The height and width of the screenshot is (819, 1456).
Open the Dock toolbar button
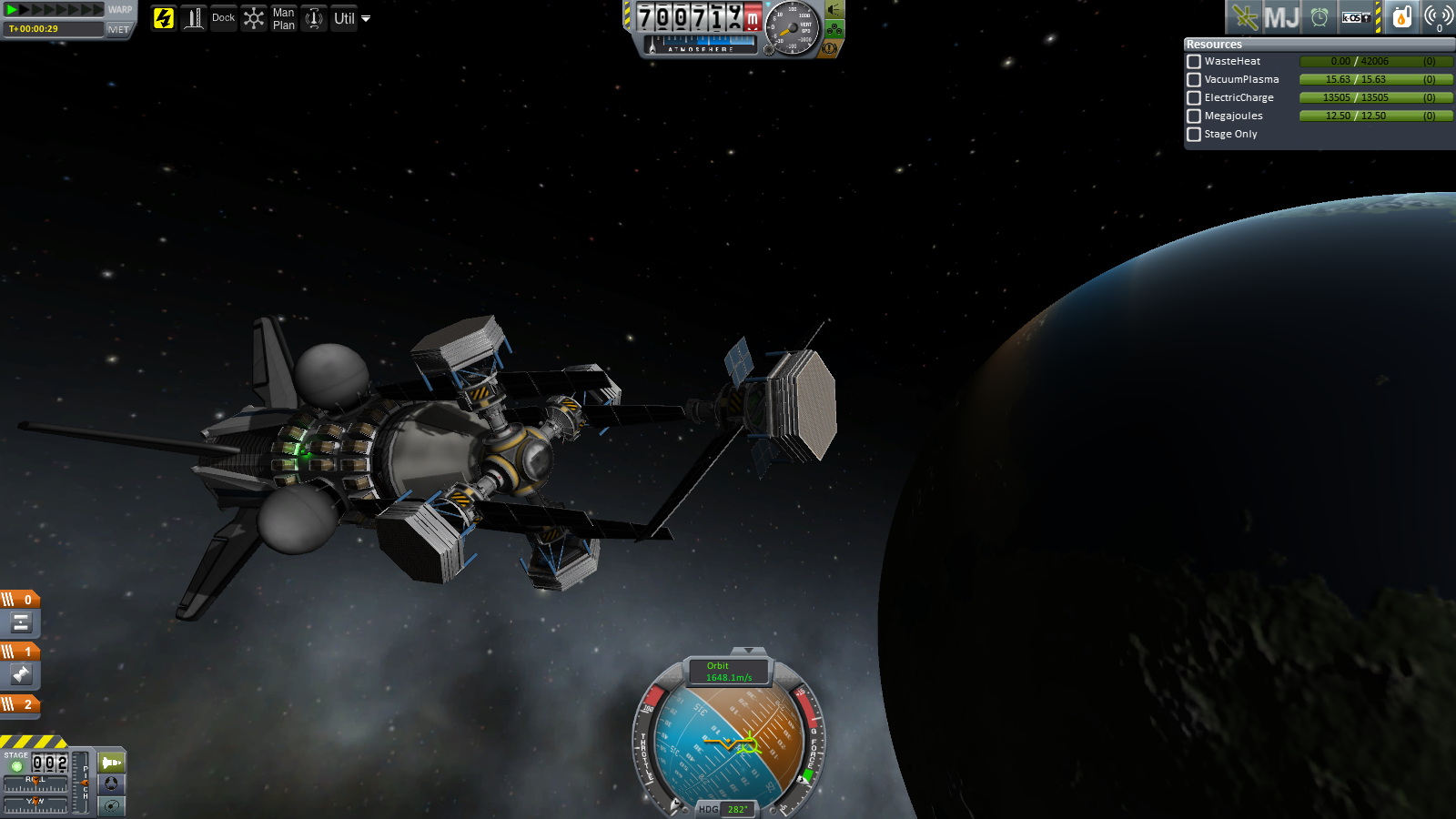pyautogui.click(x=223, y=18)
